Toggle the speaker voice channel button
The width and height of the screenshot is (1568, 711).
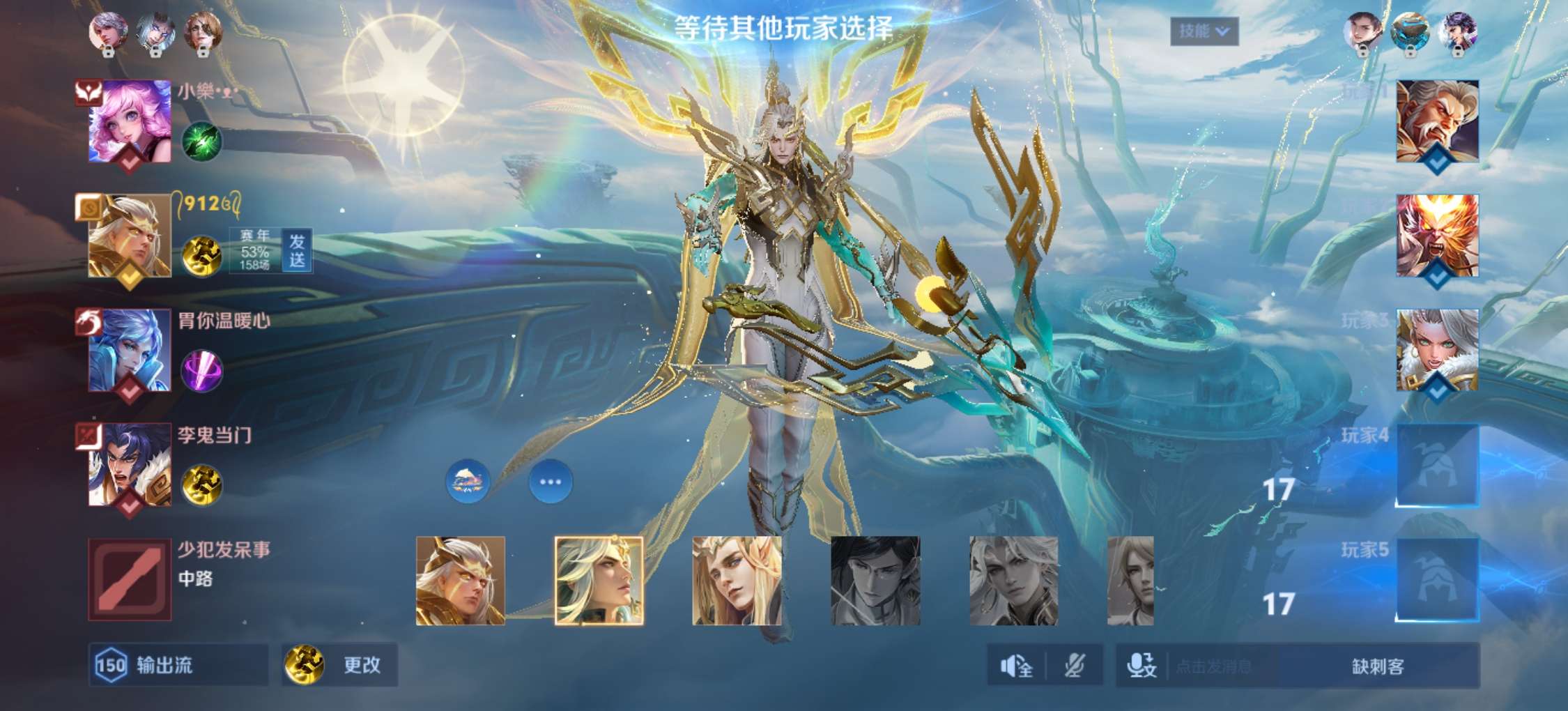tap(1016, 666)
